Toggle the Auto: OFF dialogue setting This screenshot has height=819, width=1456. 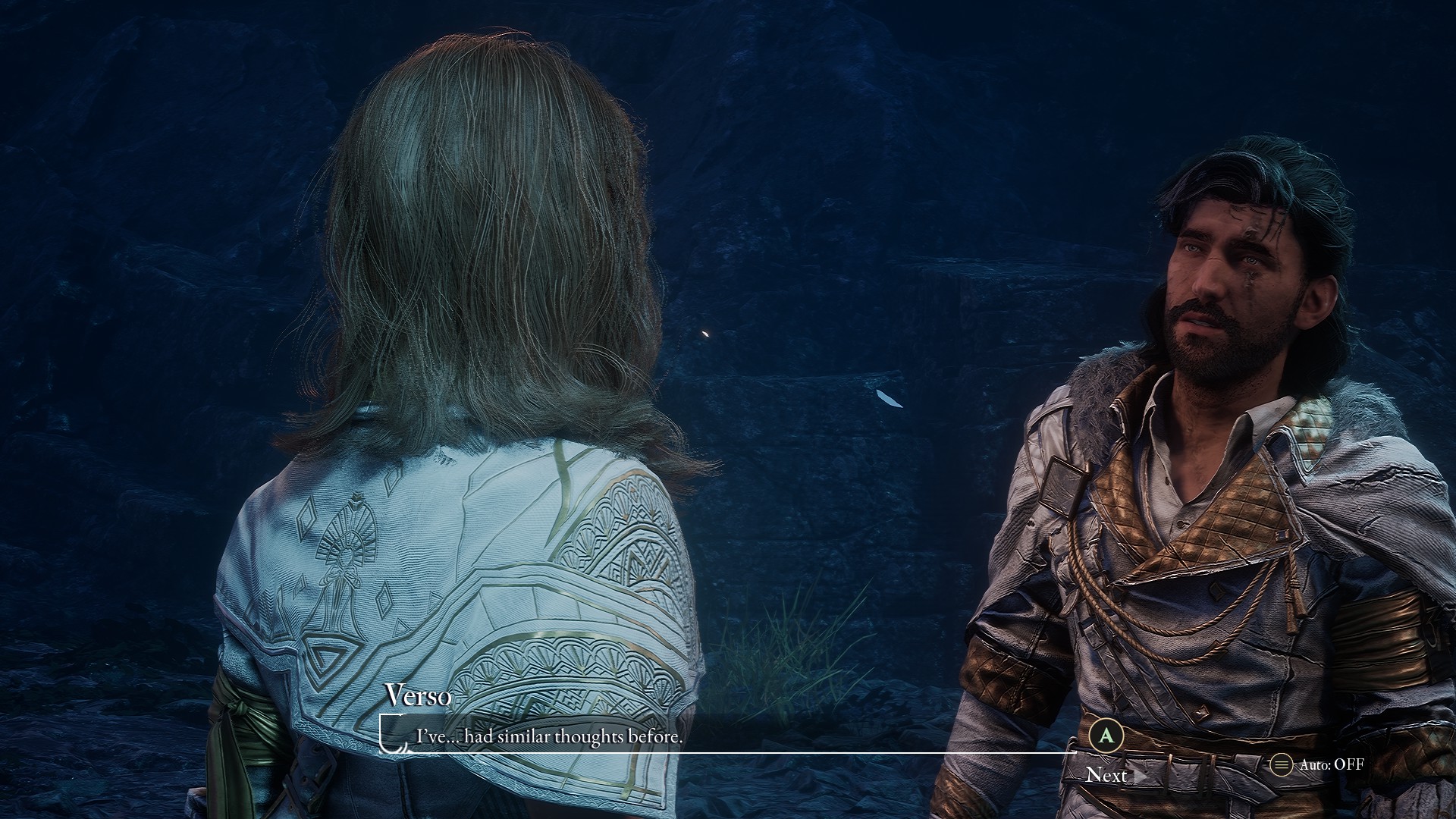[1319, 764]
